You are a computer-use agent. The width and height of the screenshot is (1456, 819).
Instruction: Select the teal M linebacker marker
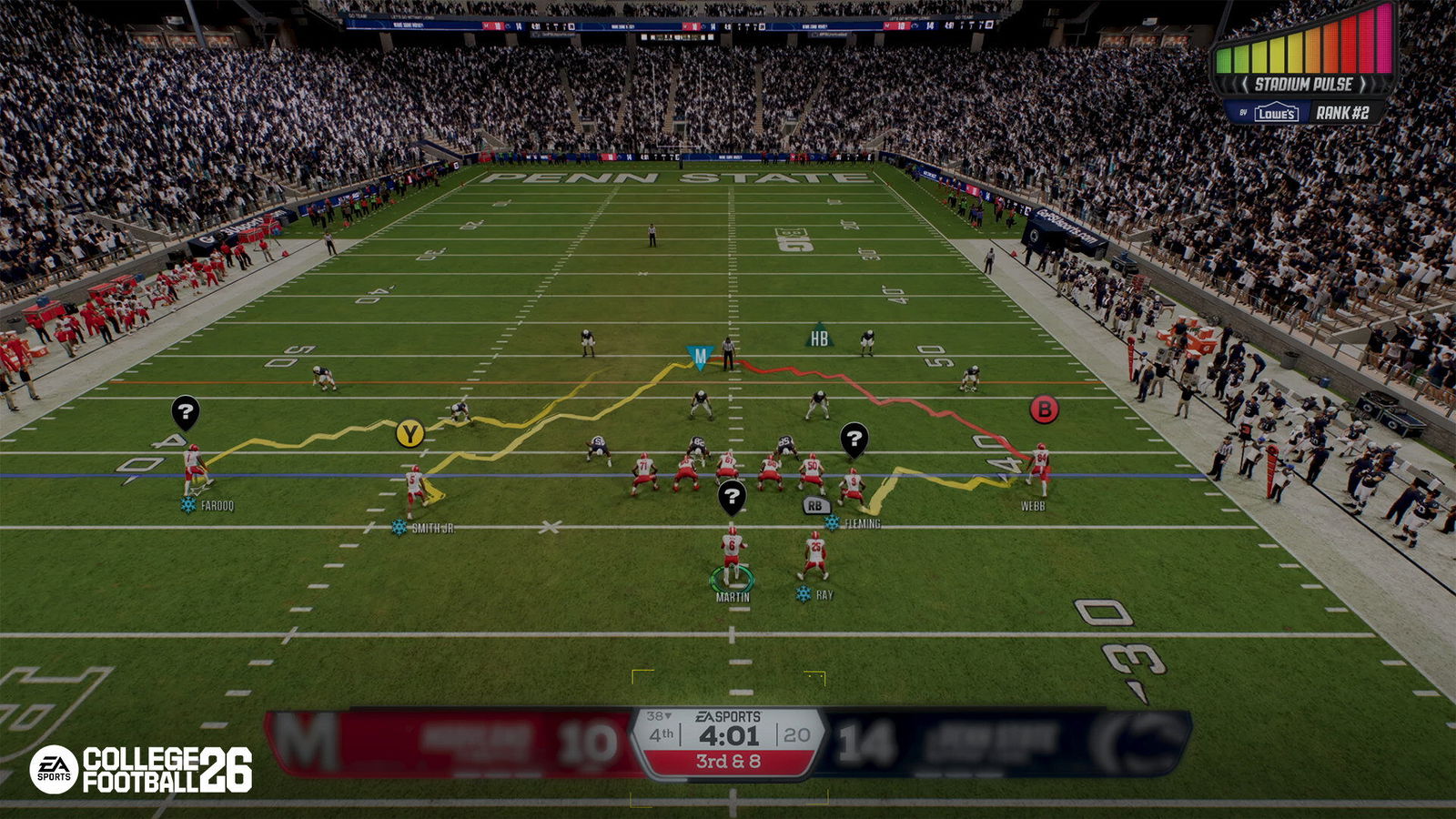(699, 356)
